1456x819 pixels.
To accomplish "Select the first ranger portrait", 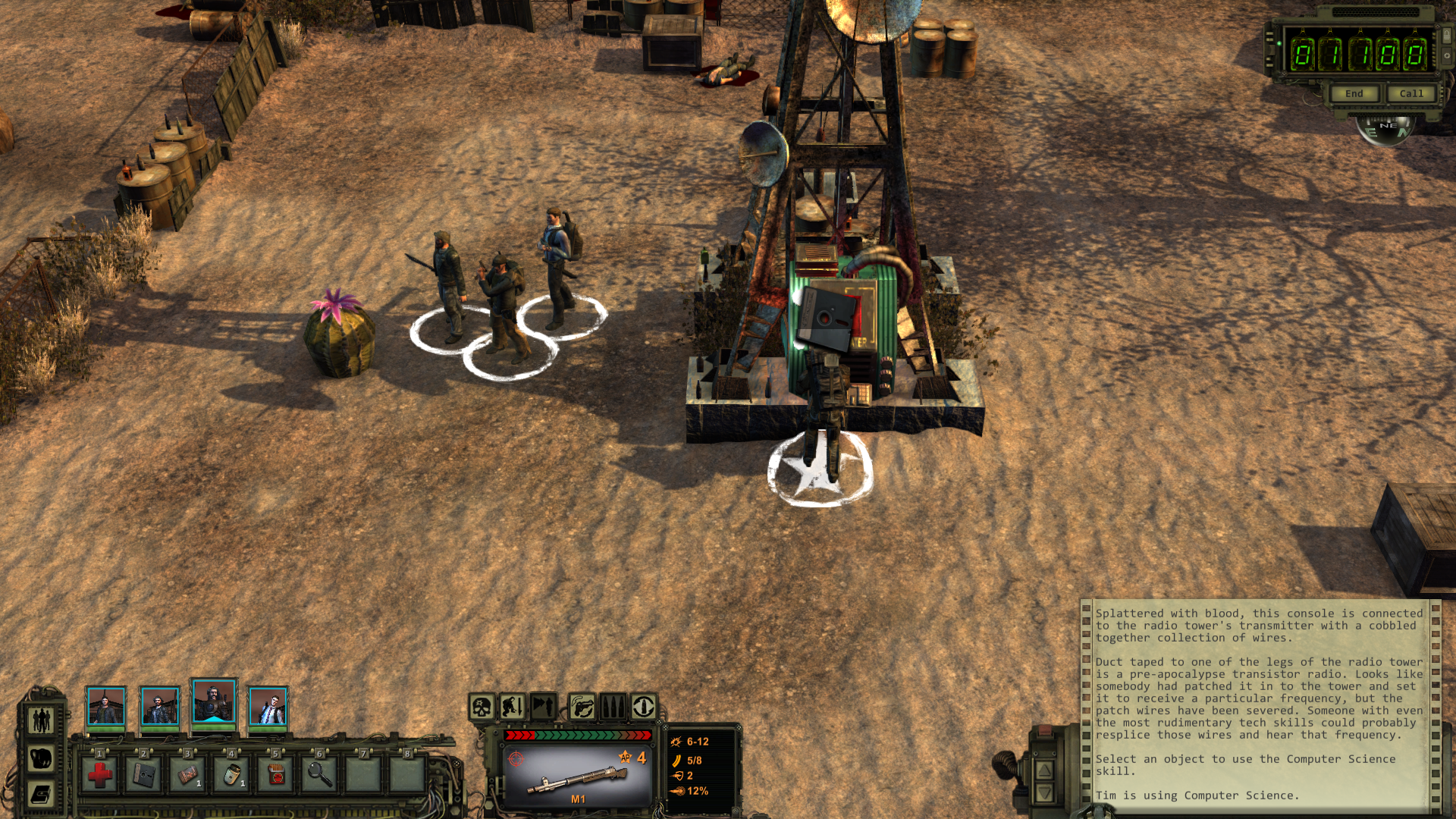I will tap(105, 708).
